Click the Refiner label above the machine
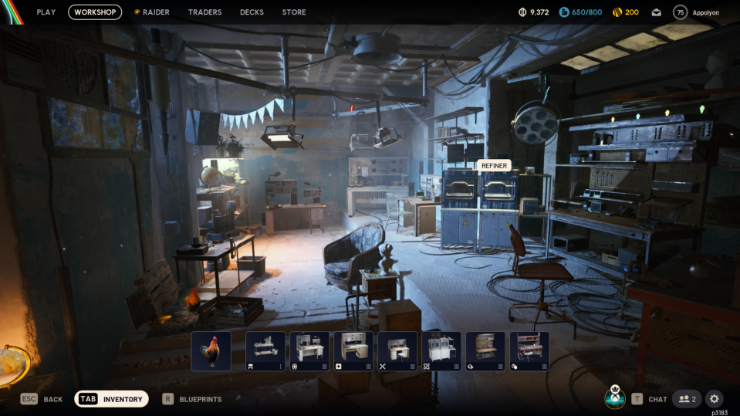The width and height of the screenshot is (740, 416). click(494, 165)
